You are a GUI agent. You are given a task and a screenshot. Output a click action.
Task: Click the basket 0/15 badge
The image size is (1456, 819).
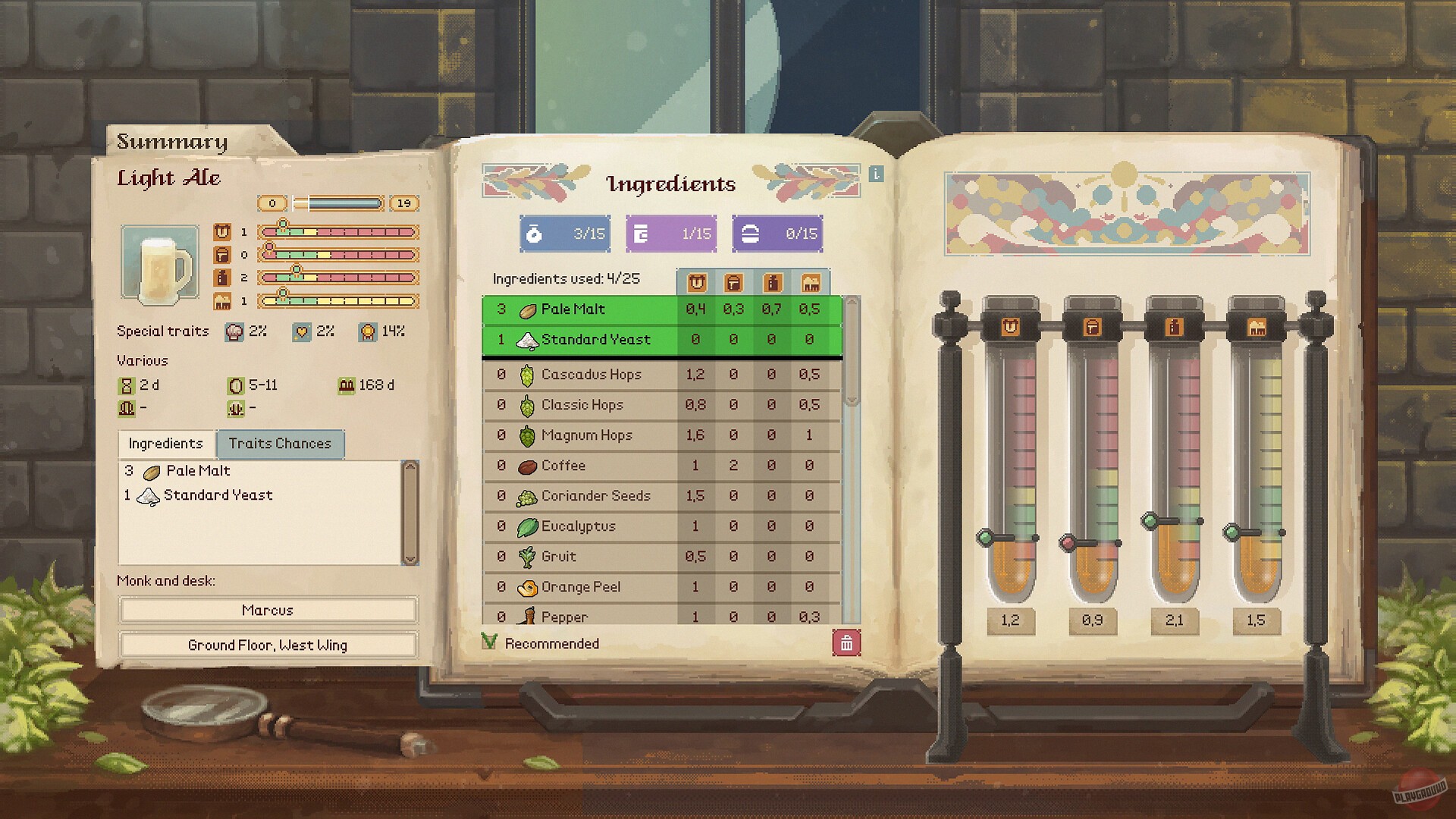point(777,234)
